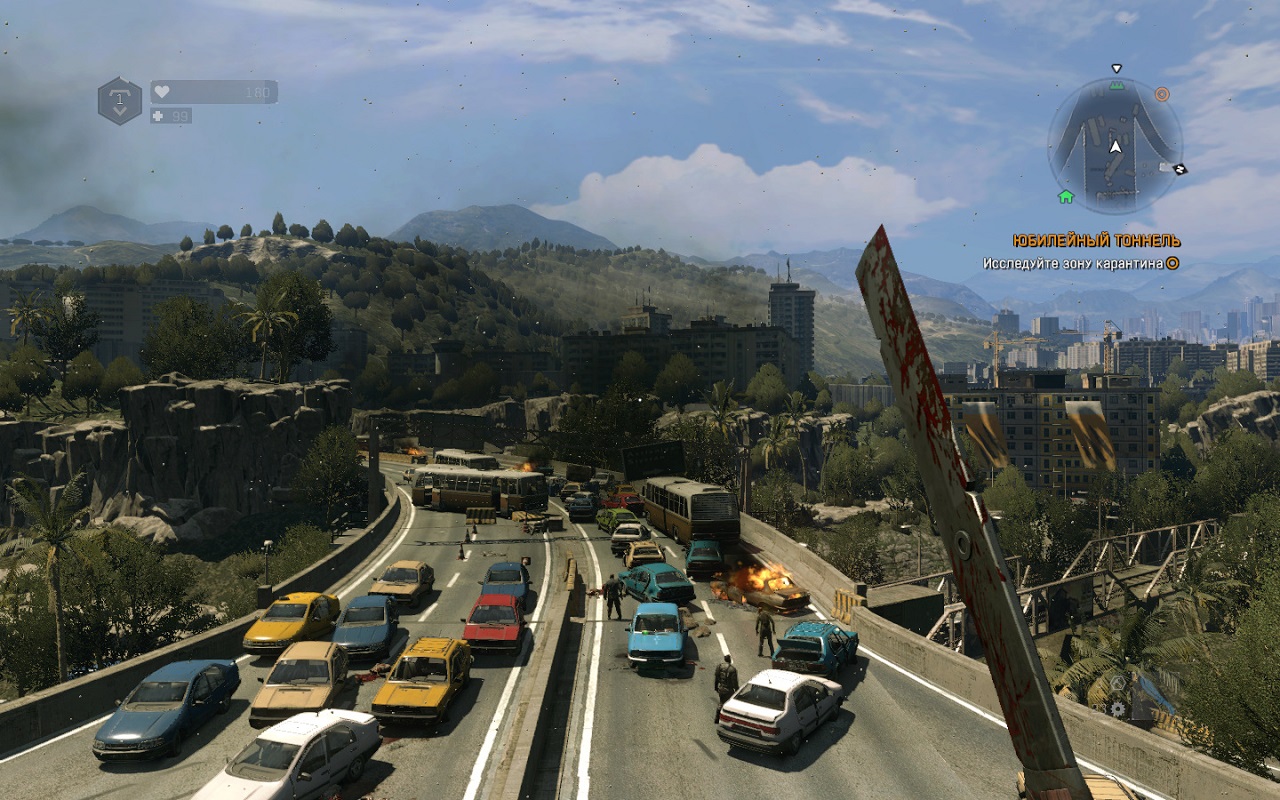Screen dimensions: 1280x800
Task: Click the orange quarantine zone marker
Action: (1162, 94)
